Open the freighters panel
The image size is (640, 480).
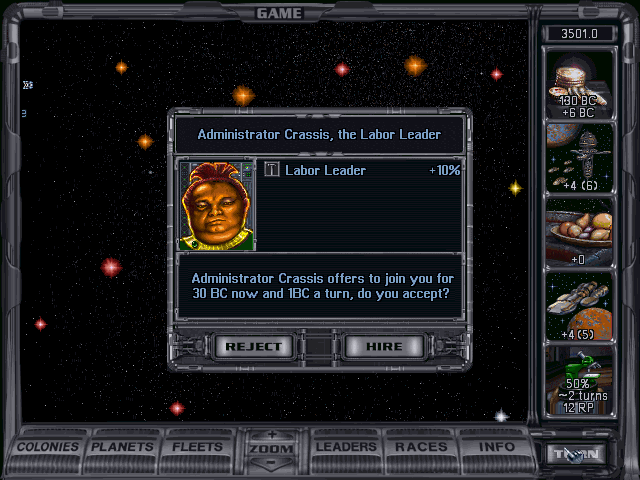coord(580,305)
